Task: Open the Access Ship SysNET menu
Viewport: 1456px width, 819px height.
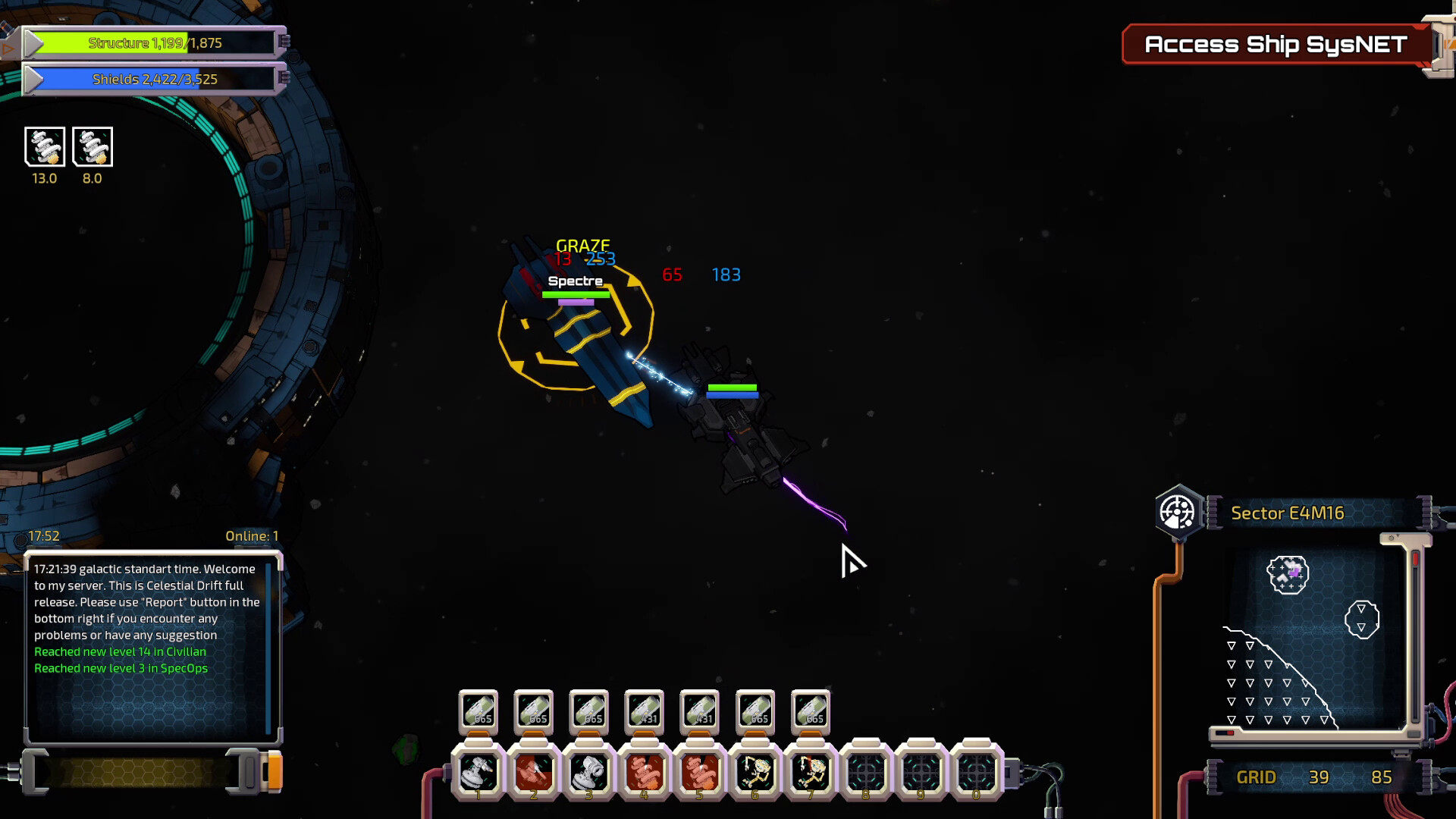Action: [1276, 45]
